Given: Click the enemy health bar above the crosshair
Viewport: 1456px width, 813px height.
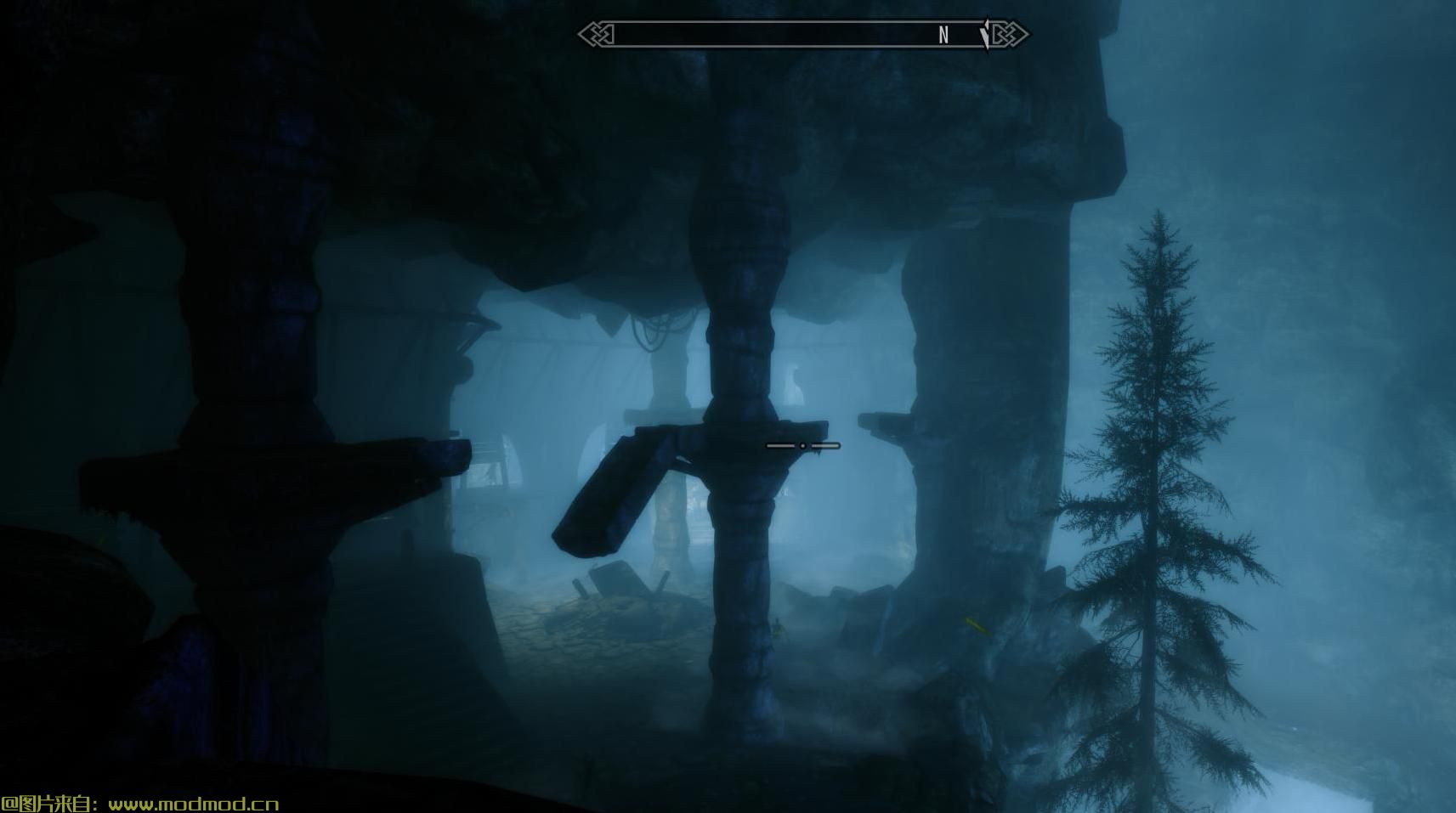Looking at the screenshot, I should 802,445.
